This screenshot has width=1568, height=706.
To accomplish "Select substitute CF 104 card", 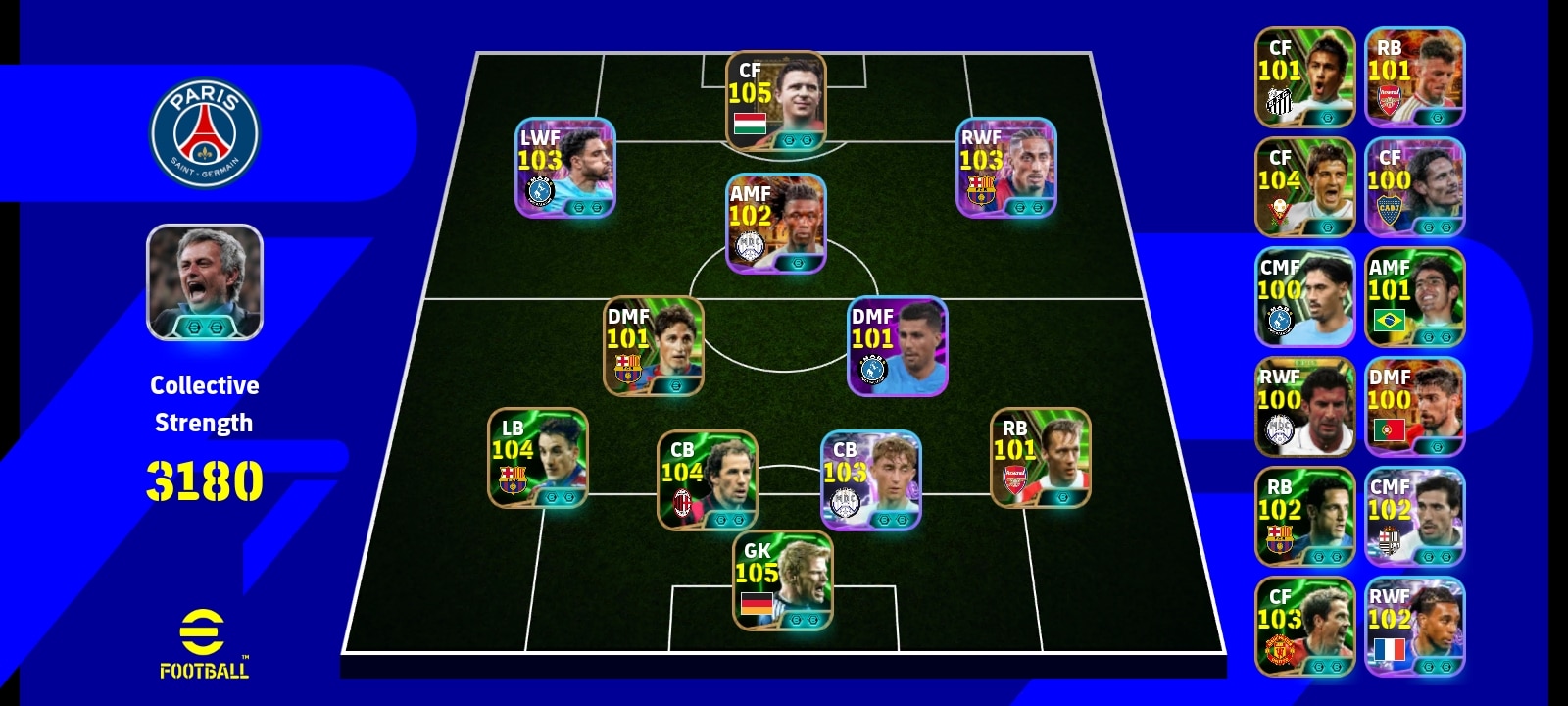I will pyautogui.click(x=1304, y=187).
